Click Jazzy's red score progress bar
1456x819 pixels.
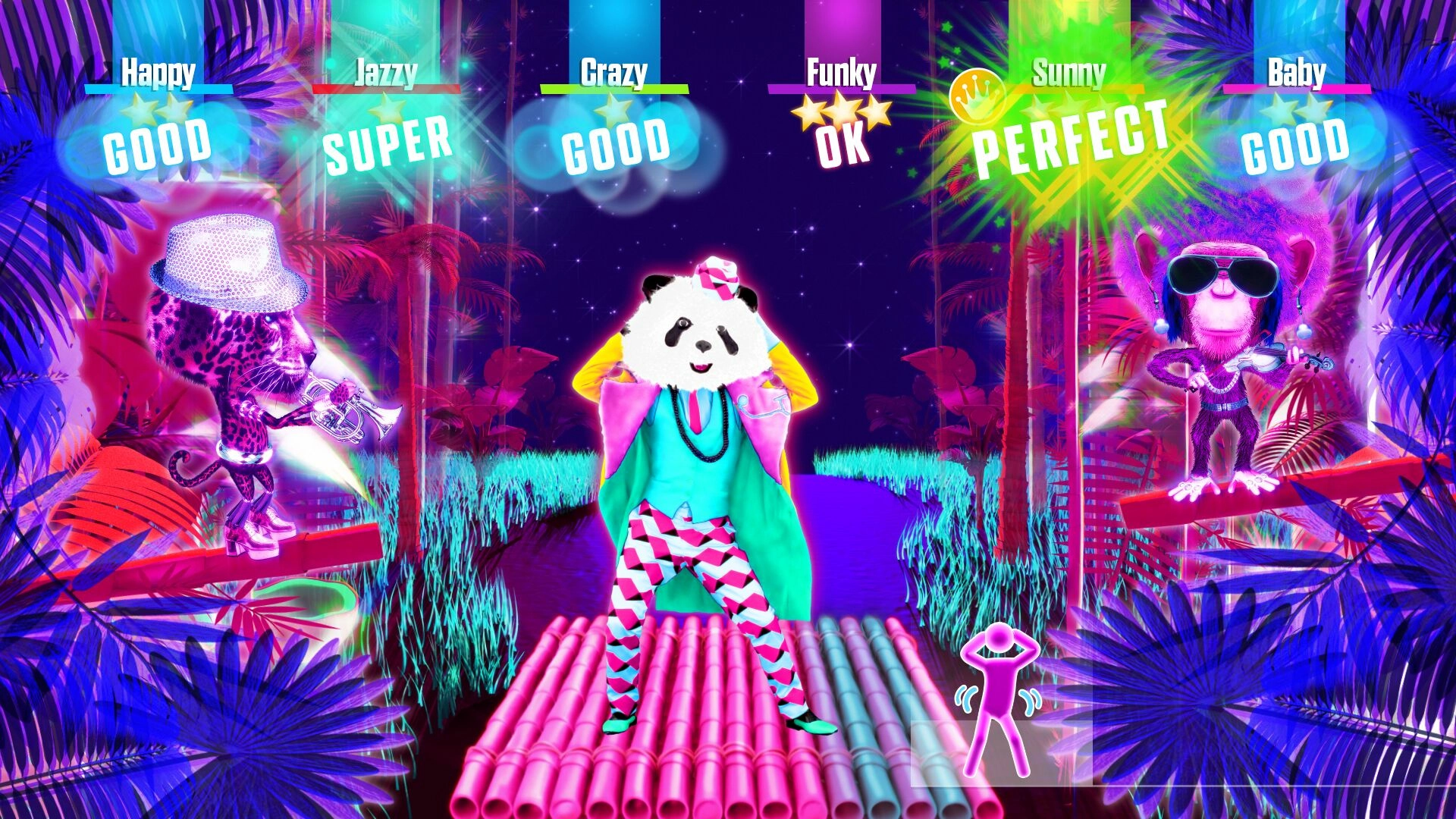[x=388, y=88]
